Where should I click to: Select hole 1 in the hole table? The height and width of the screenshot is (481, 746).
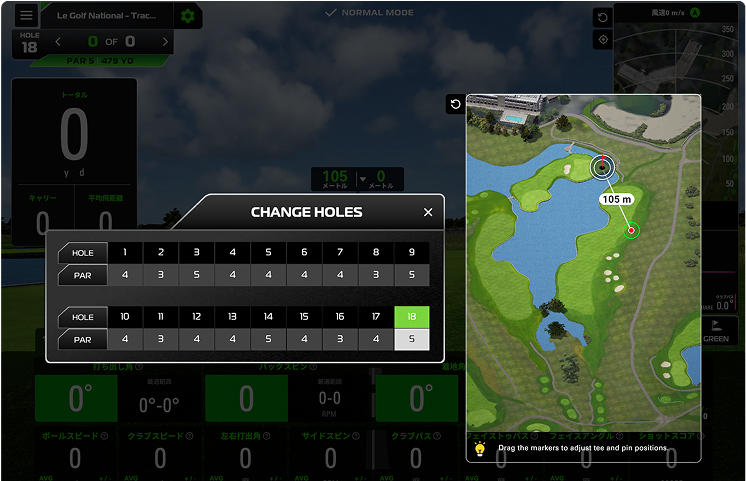click(x=125, y=253)
